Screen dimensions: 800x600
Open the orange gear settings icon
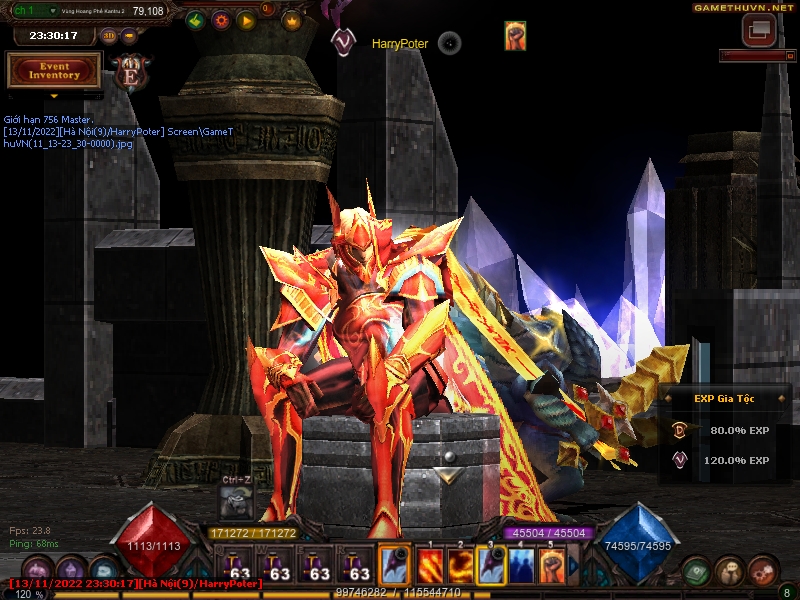coord(221,20)
